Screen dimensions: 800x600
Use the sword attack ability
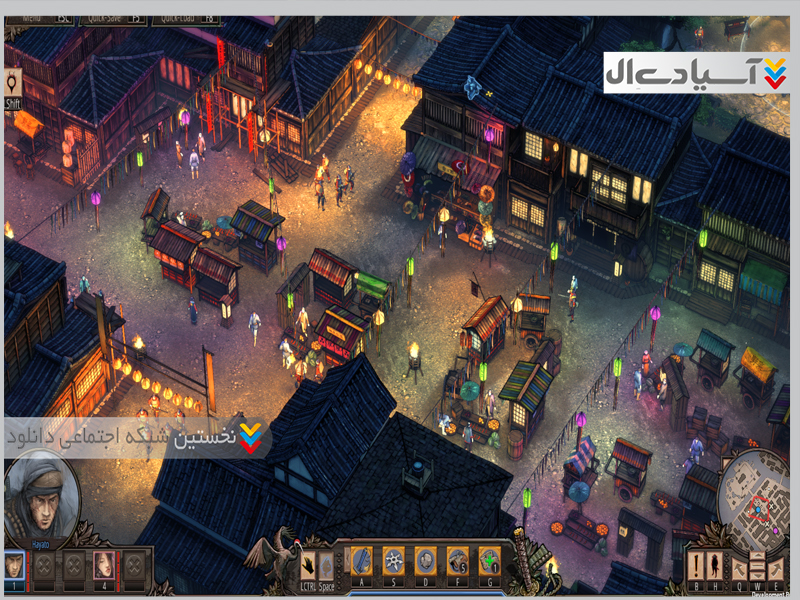click(362, 560)
